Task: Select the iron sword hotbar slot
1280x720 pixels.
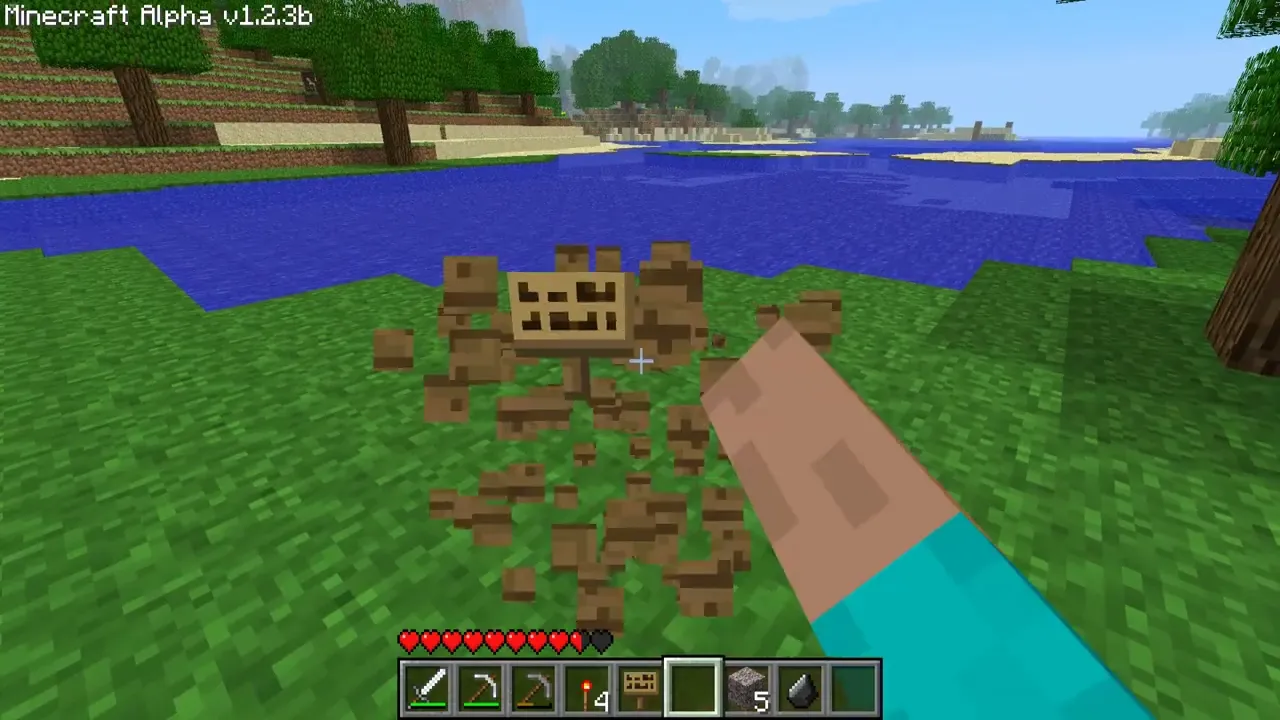Action: [x=428, y=688]
